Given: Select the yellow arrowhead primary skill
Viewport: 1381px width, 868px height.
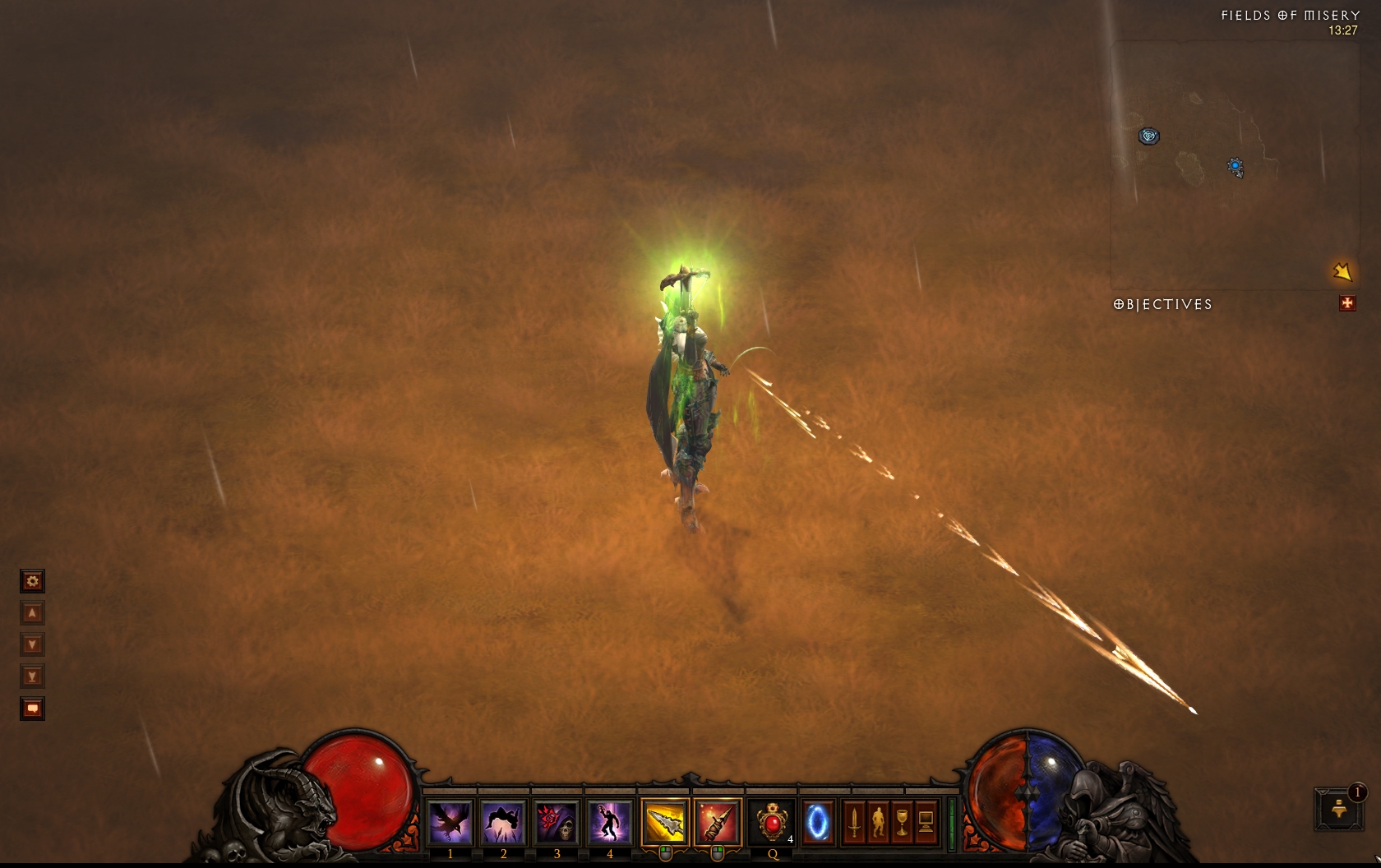Looking at the screenshot, I should click(664, 821).
